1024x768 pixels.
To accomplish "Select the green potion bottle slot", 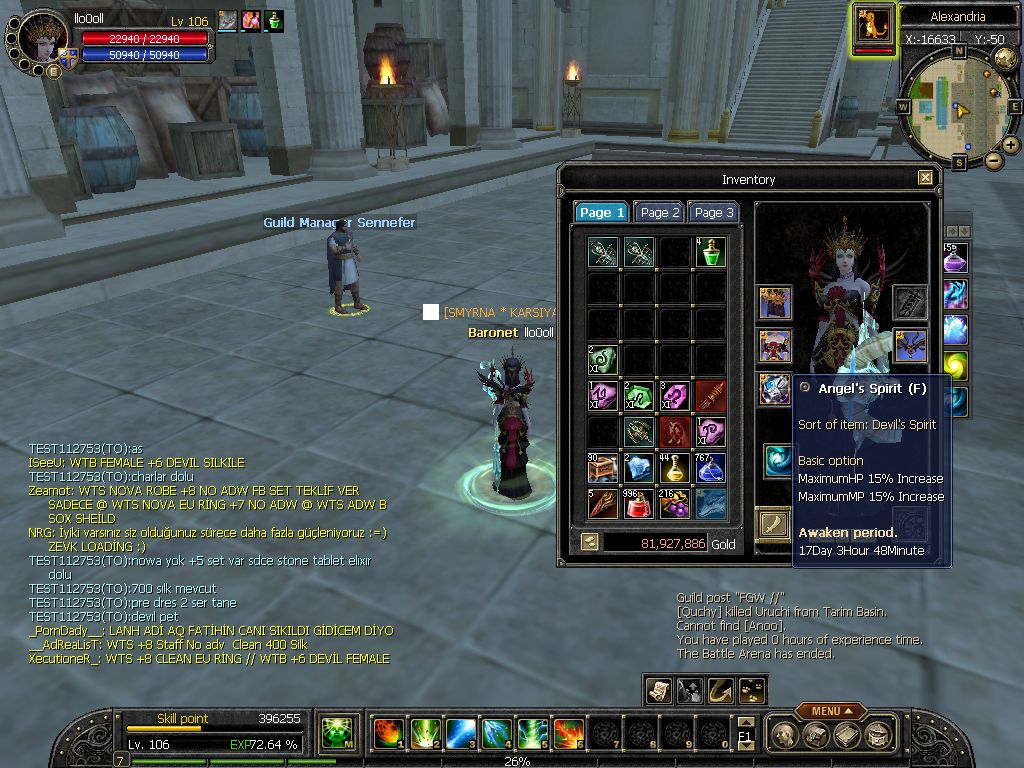I will pyautogui.click(x=710, y=252).
